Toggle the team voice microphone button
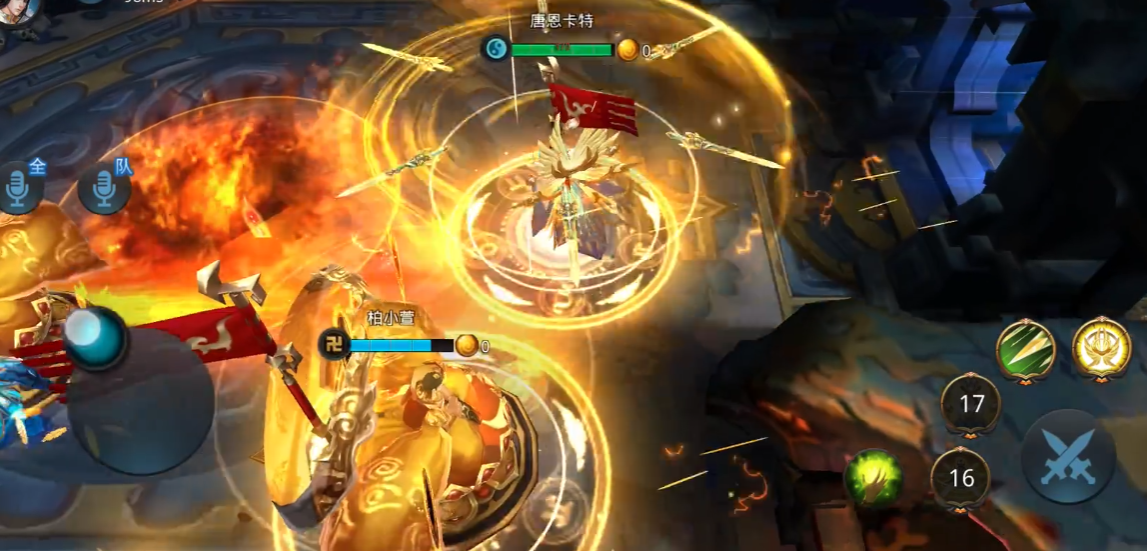 (x=103, y=188)
